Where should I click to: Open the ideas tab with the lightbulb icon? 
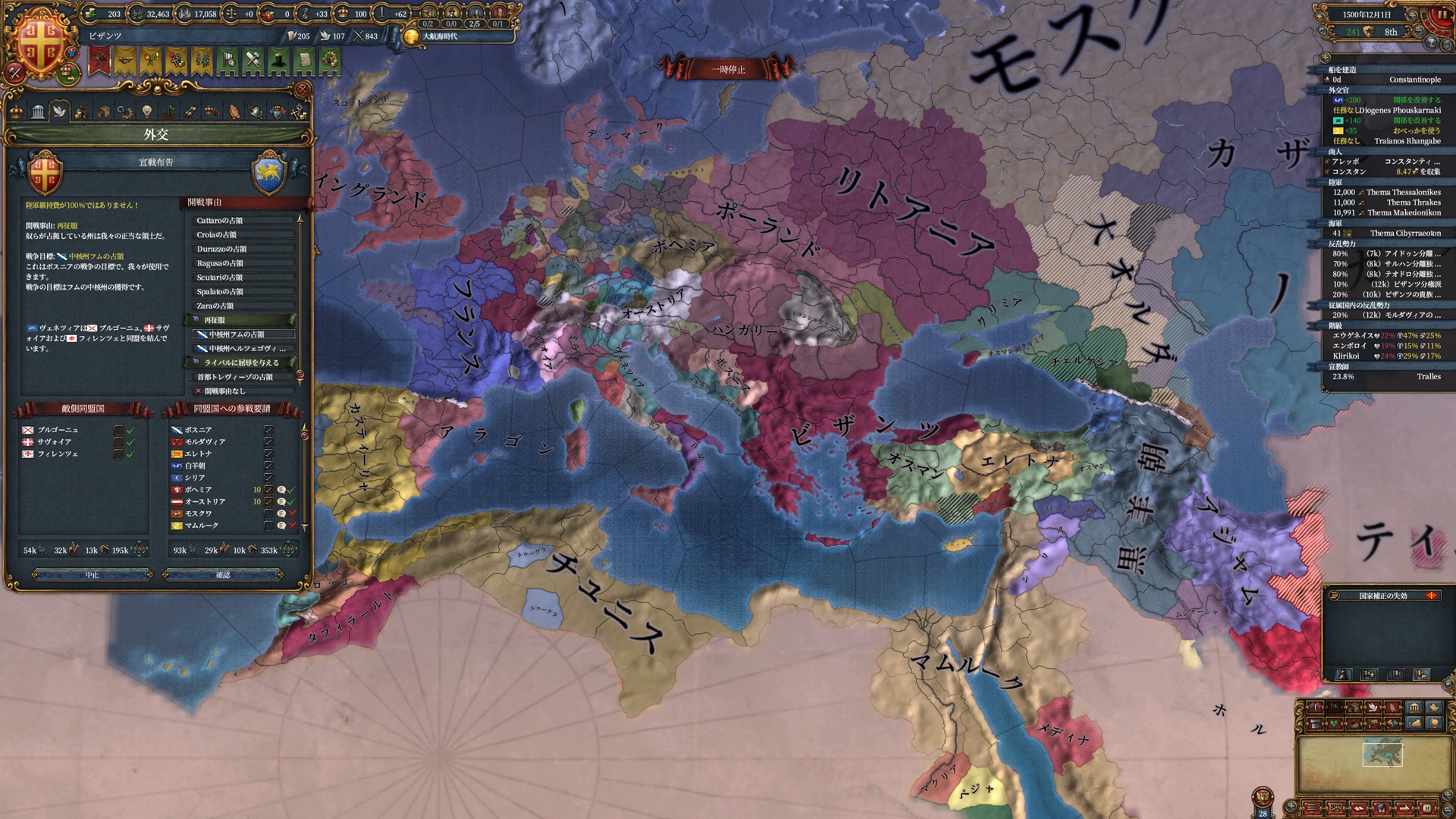(146, 111)
